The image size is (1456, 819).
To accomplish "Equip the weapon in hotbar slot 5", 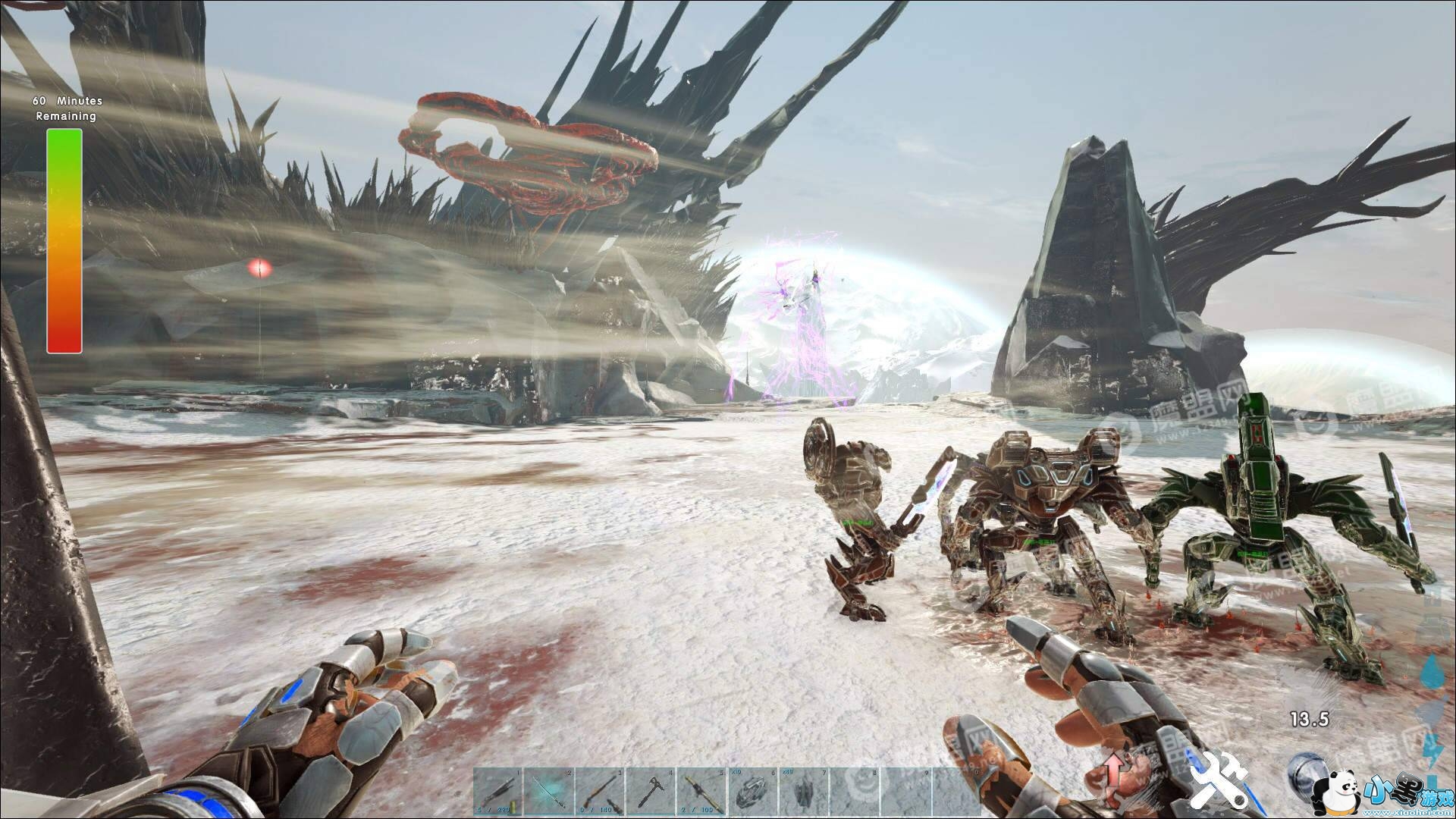I will tap(701, 792).
